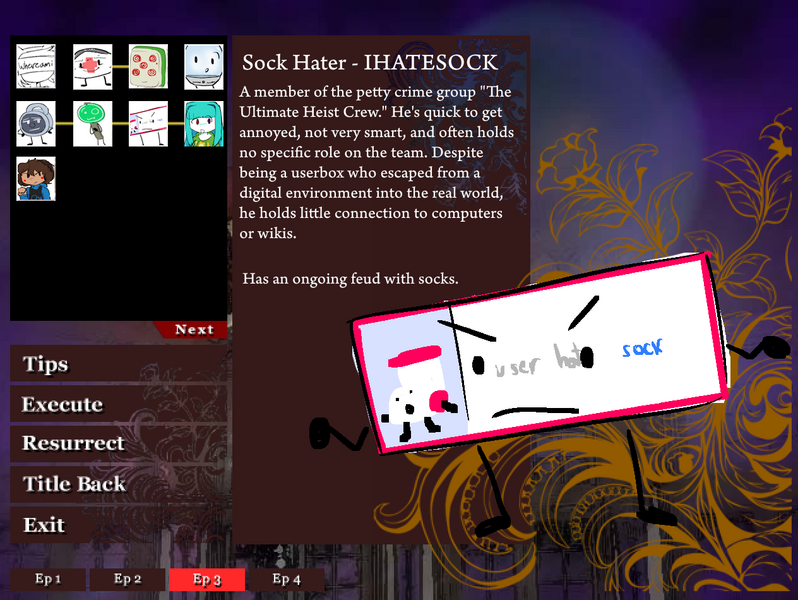Switch to the Ep 4 tab
798x600 pixels.
coord(286,579)
